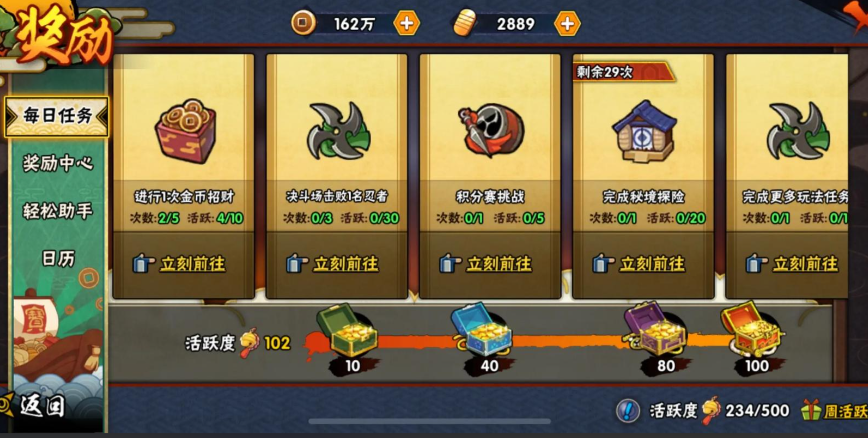Go back with the 返回 button
Viewport: 868px width, 438px height.
click(40, 406)
